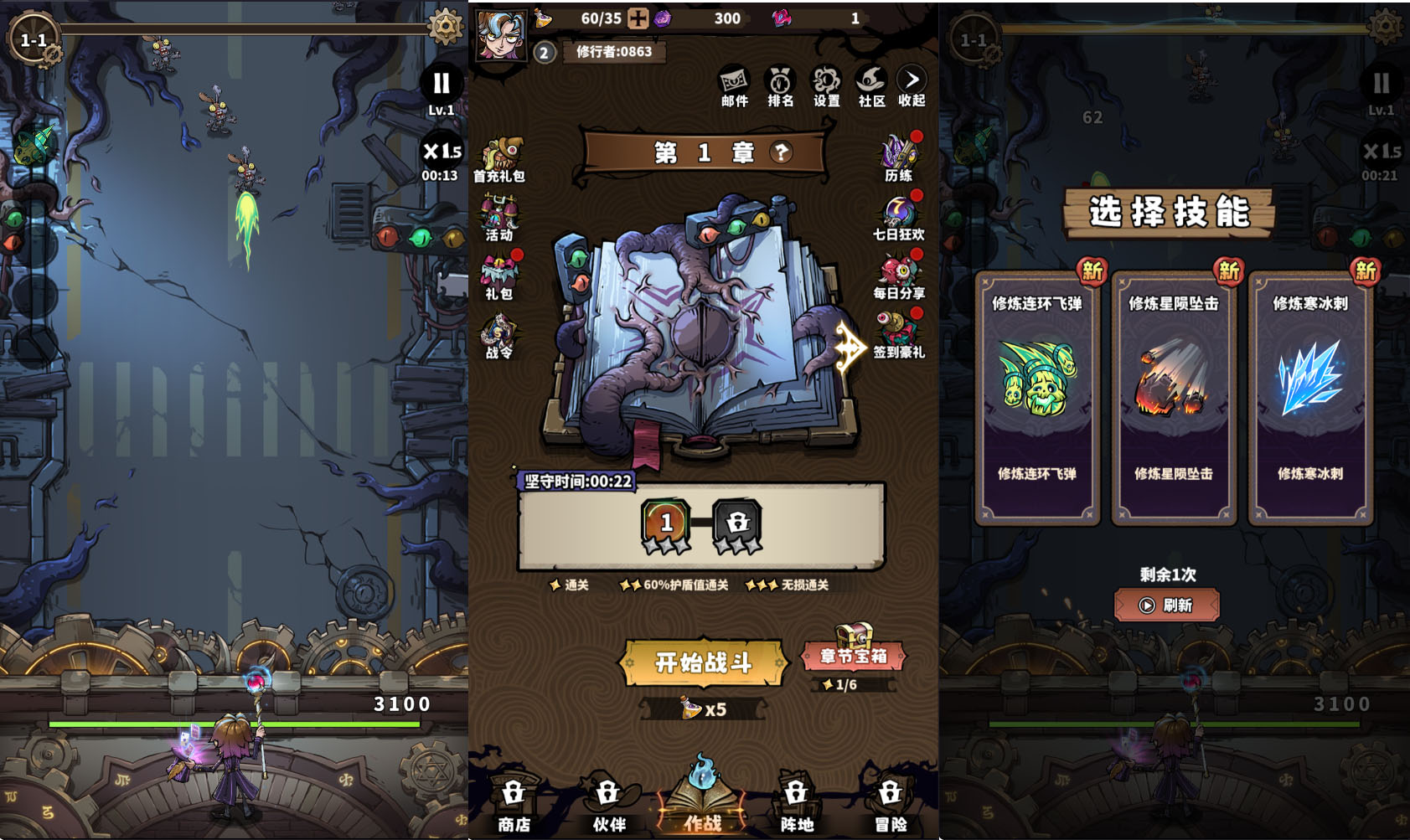Open the 邮件 mailbox
This screenshot has height=840, width=1410.
click(x=734, y=86)
